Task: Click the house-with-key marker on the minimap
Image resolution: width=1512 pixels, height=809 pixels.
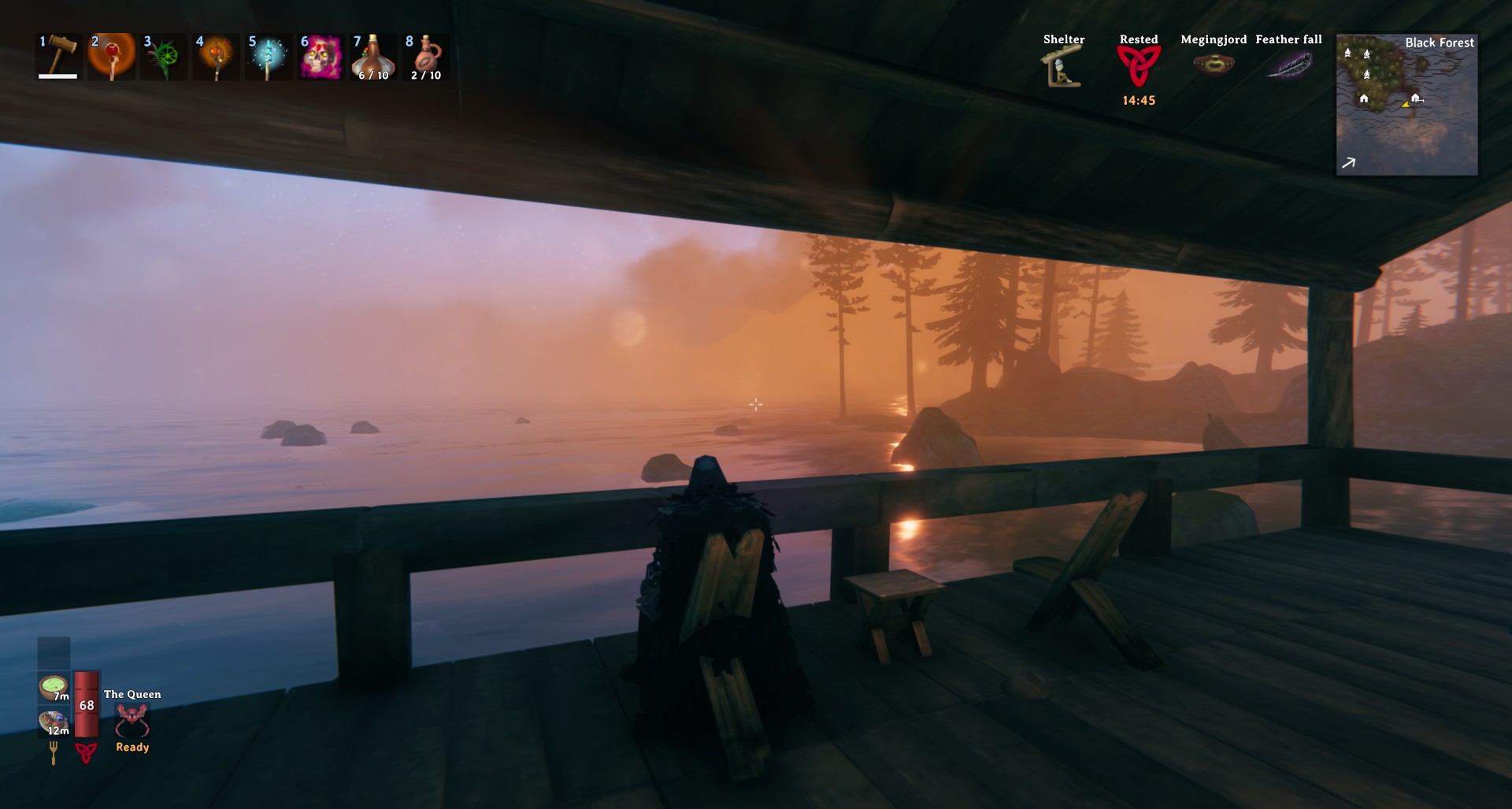Action: click(1416, 98)
